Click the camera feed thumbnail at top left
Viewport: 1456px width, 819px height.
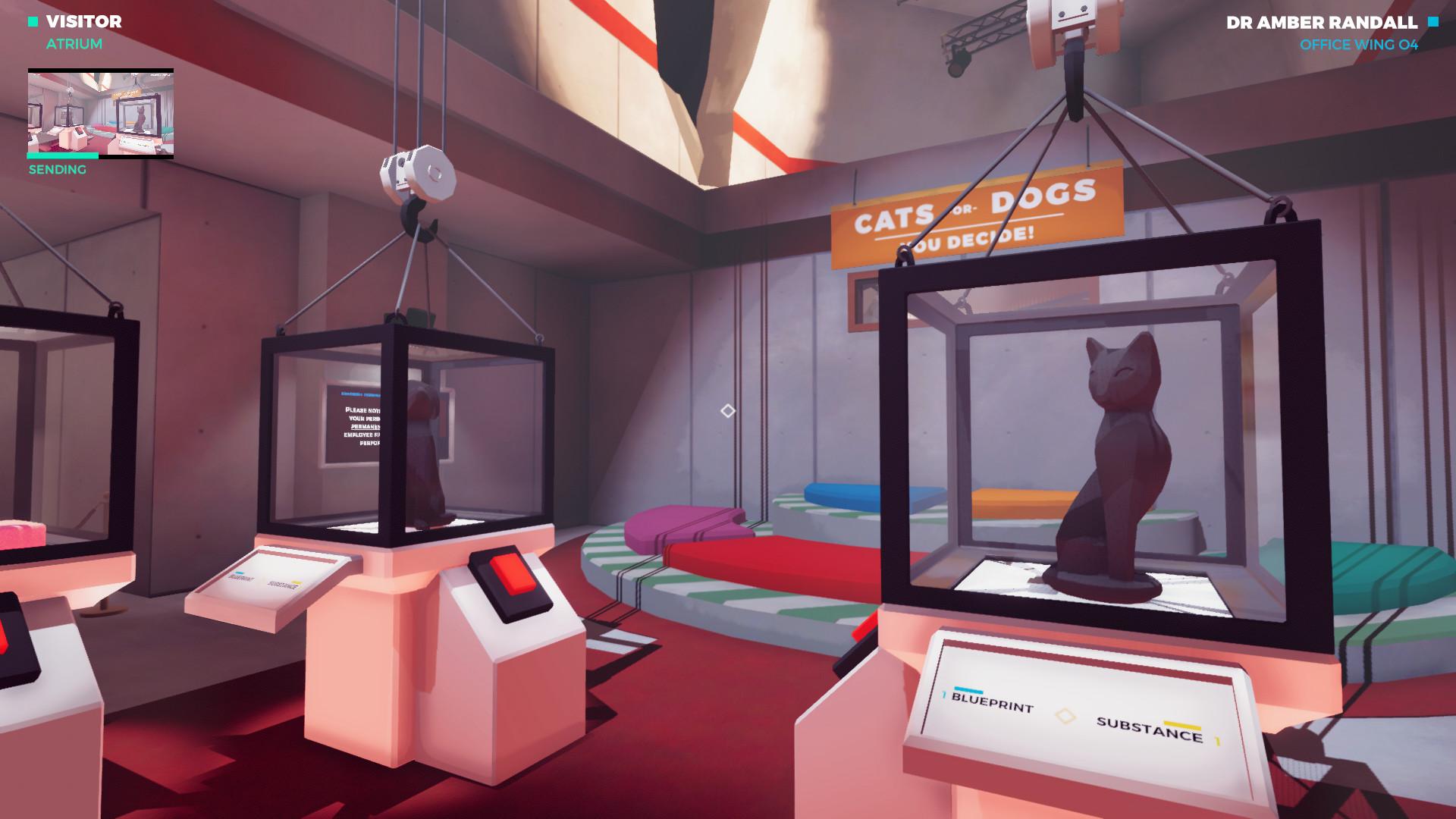[x=102, y=111]
